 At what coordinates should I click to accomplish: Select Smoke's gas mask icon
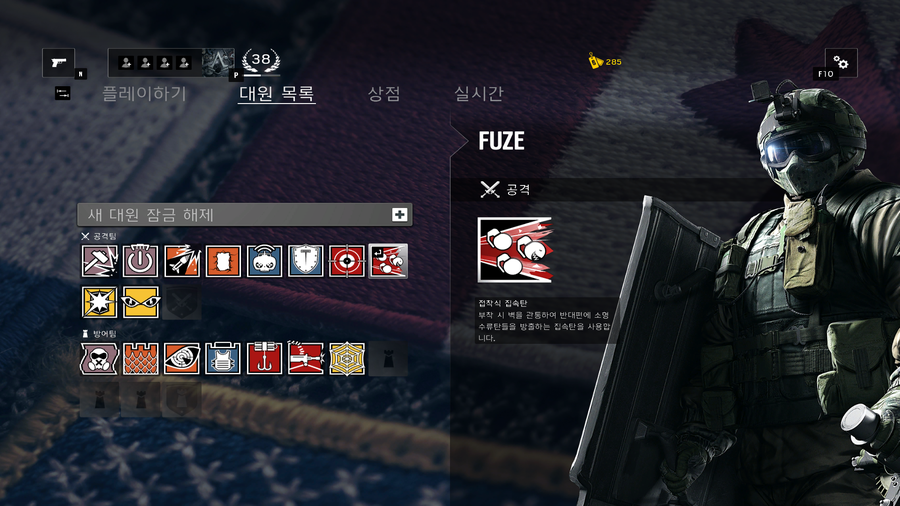tap(99, 358)
